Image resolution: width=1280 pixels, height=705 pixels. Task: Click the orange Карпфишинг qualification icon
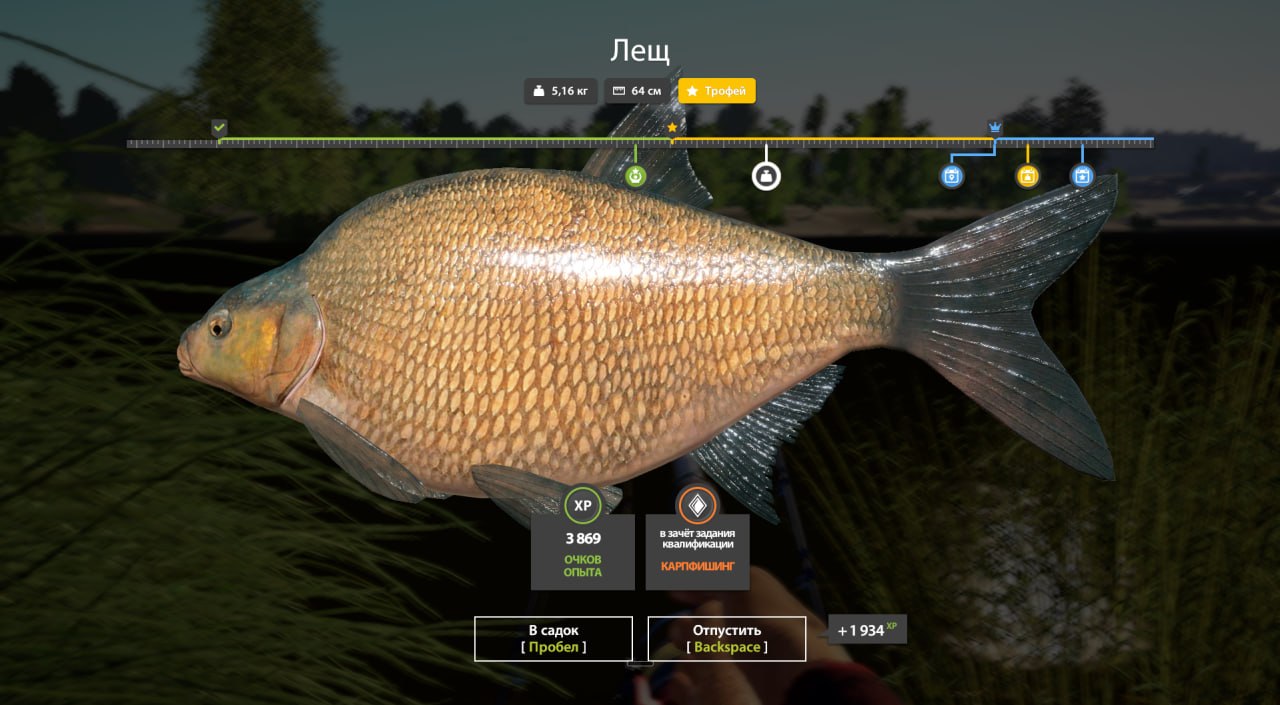click(x=697, y=505)
